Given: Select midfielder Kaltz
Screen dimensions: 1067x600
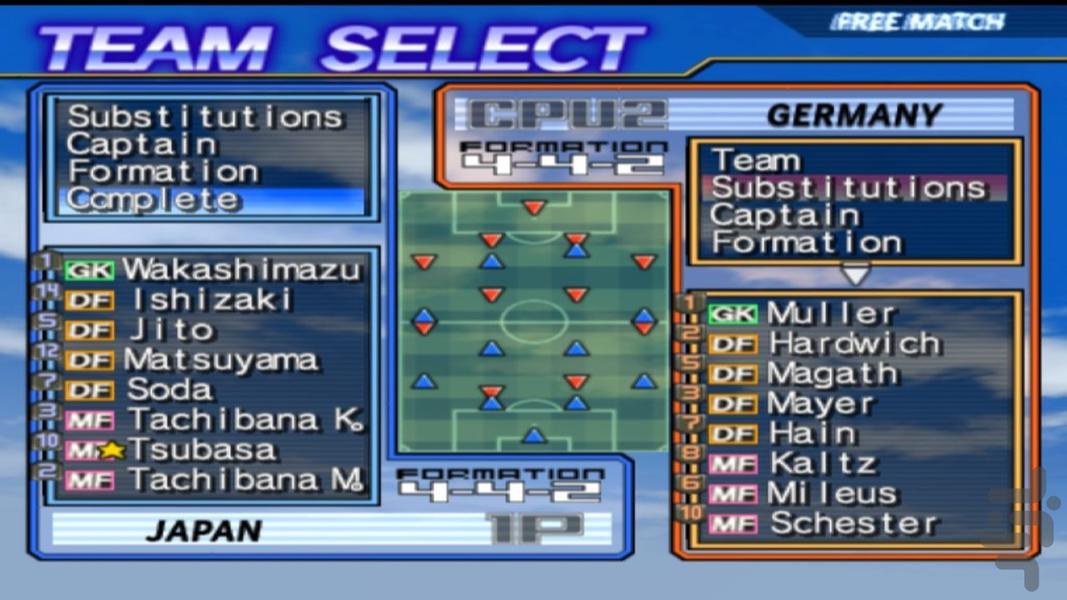Looking at the screenshot, I should [x=823, y=463].
